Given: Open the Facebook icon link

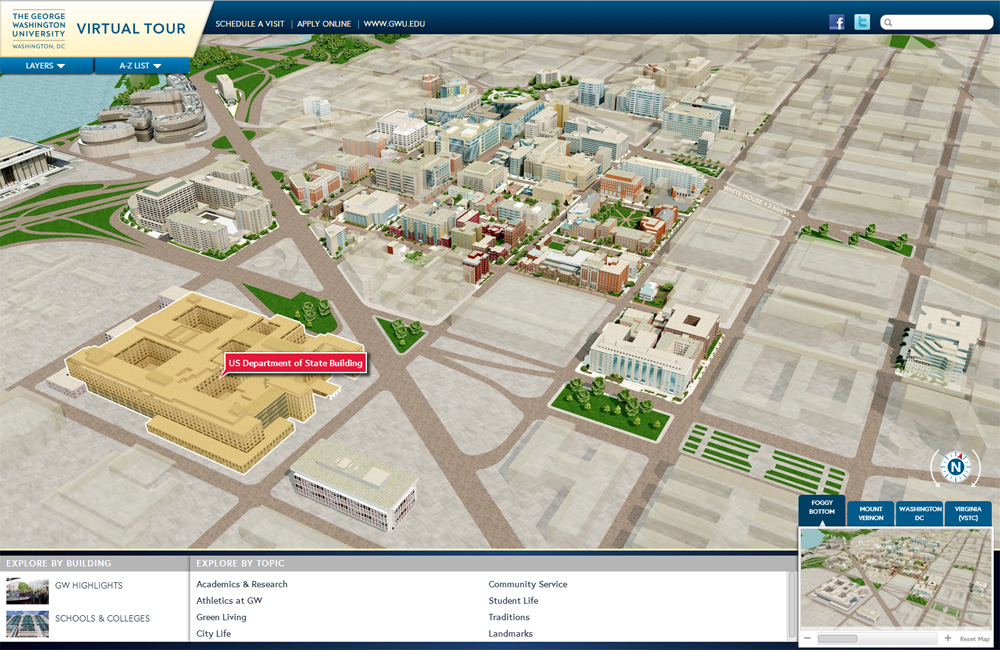Looking at the screenshot, I should coord(837,22).
